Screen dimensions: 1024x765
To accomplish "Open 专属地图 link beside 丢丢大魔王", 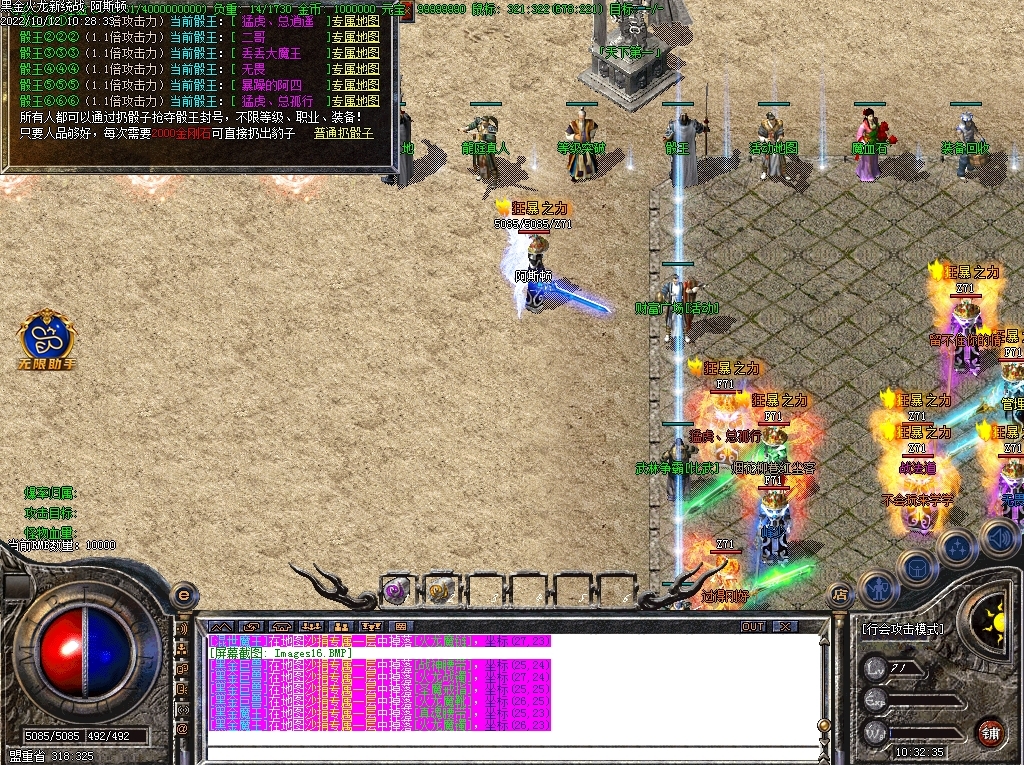I will [x=355, y=54].
